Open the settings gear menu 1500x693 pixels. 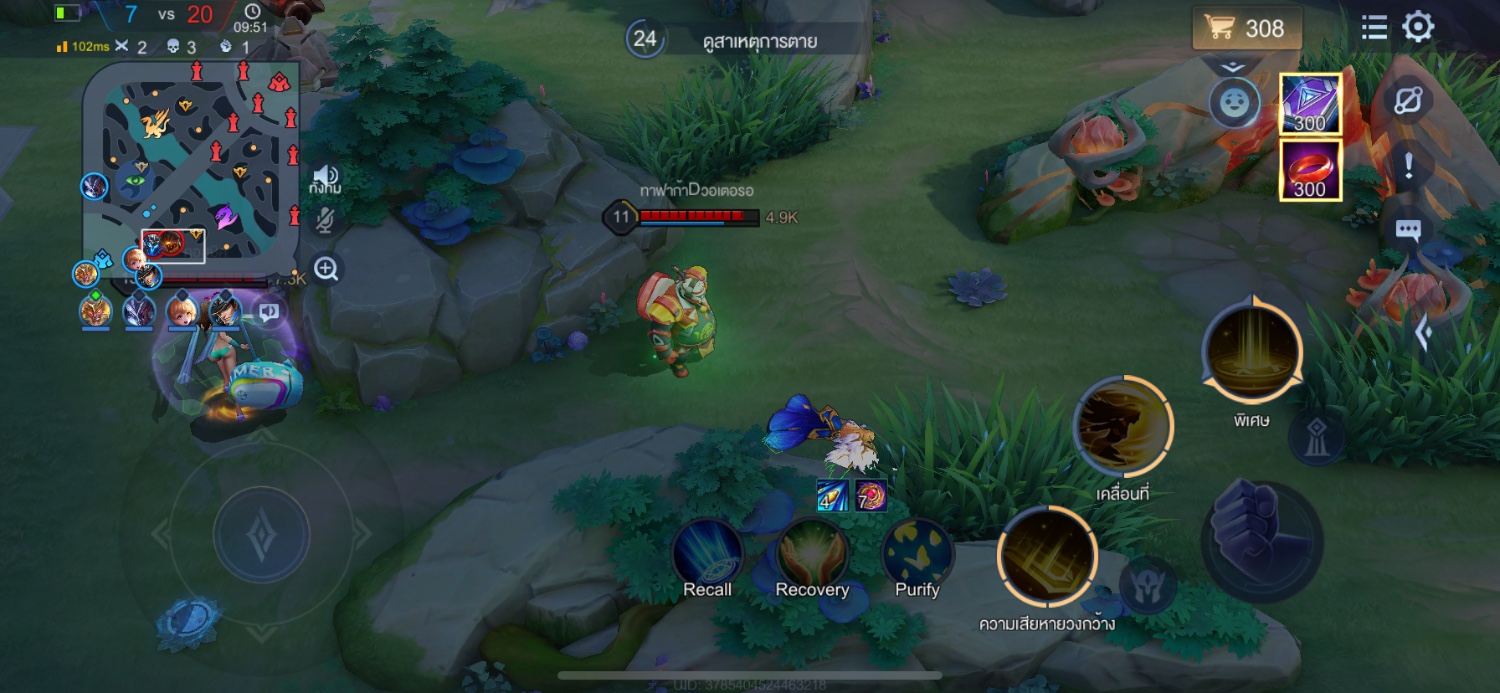(1418, 27)
